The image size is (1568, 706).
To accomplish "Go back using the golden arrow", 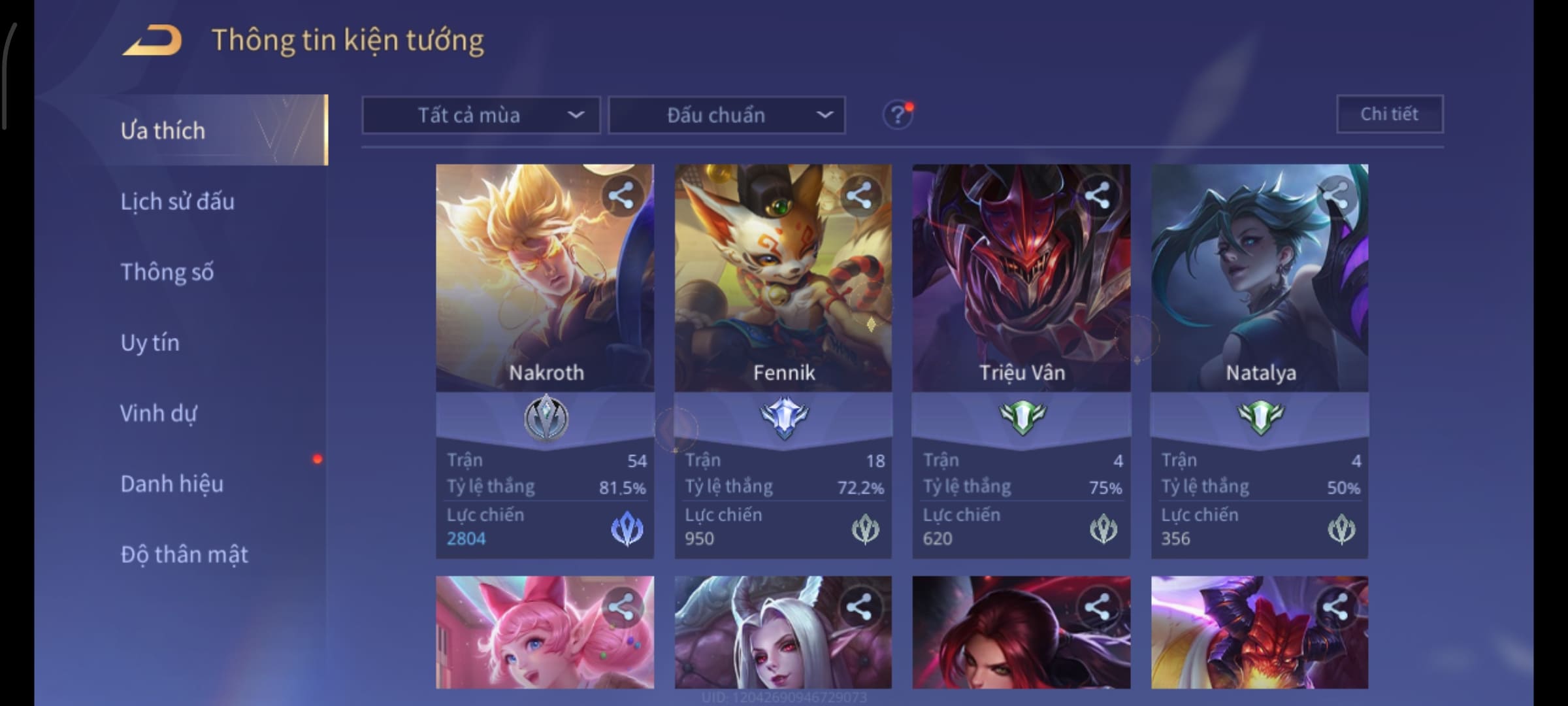I will 152,41.
